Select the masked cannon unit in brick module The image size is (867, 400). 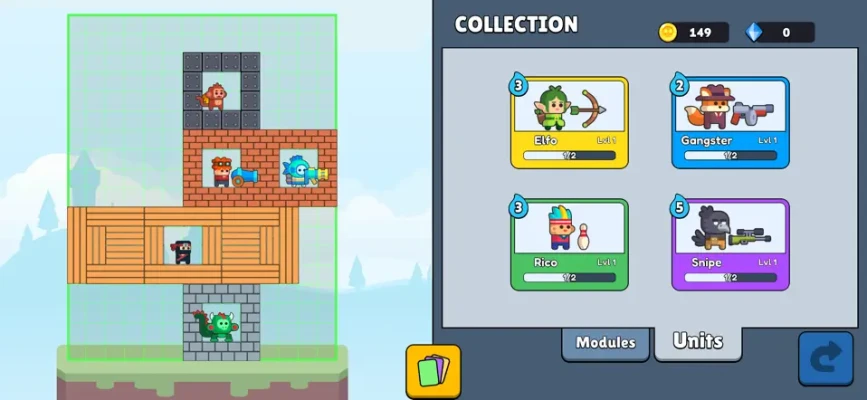coord(222,169)
